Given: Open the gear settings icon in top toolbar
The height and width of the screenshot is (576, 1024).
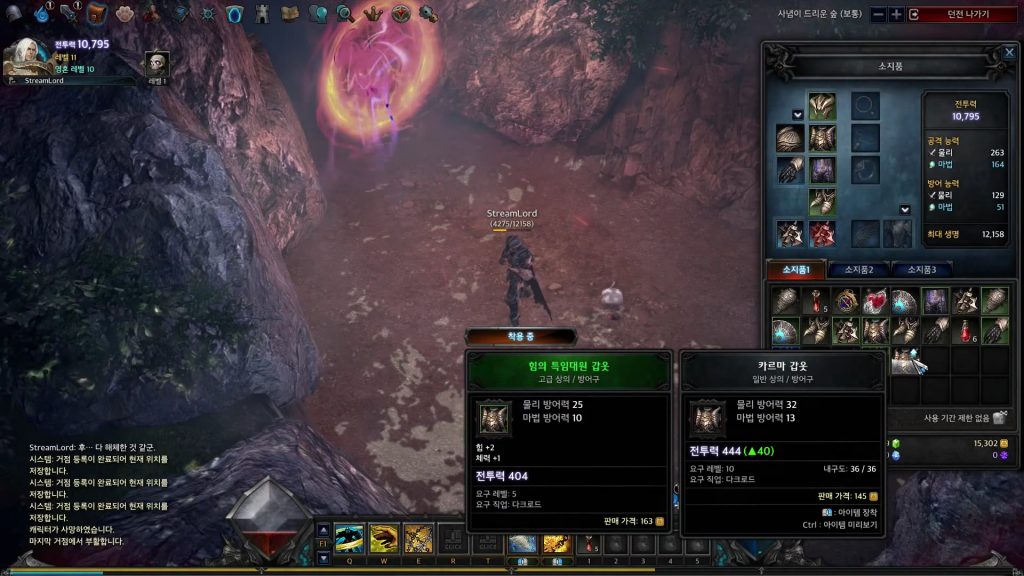Looking at the screenshot, I should point(426,13).
